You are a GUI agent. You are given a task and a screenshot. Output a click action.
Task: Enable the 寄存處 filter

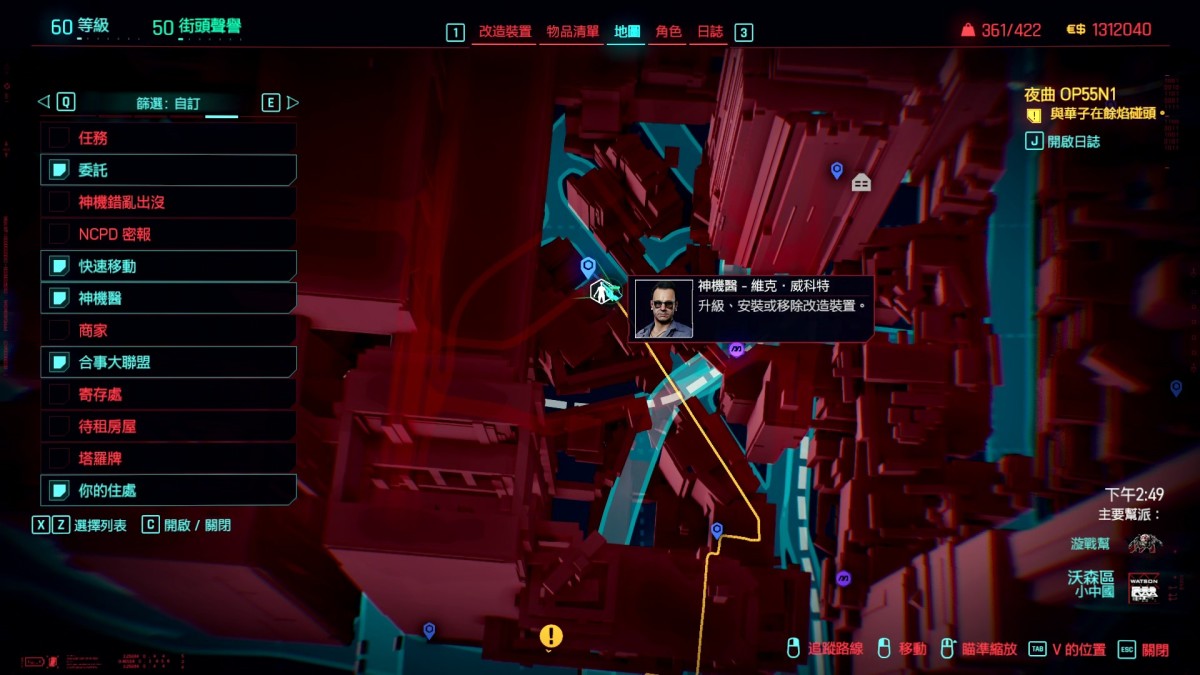168,394
